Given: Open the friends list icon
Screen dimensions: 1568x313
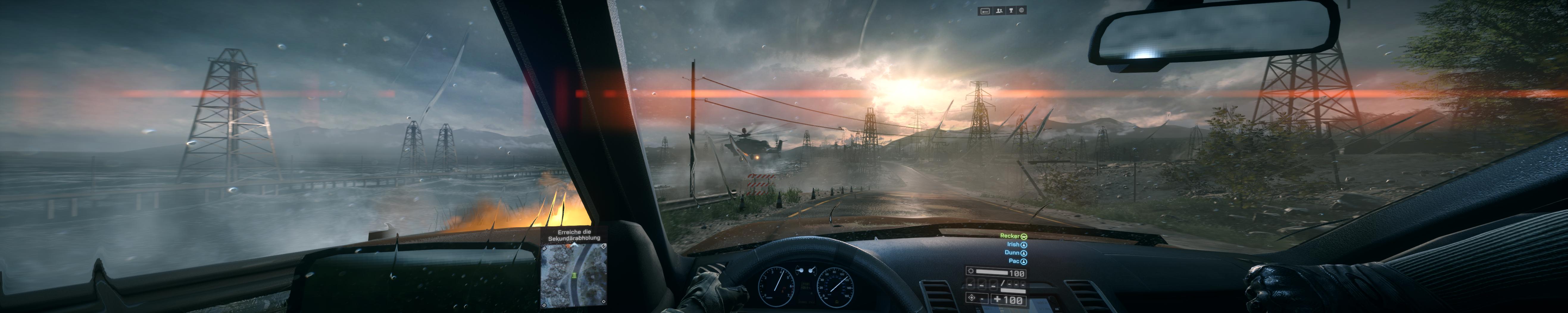Looking at the screenshot, I should 999,11.
